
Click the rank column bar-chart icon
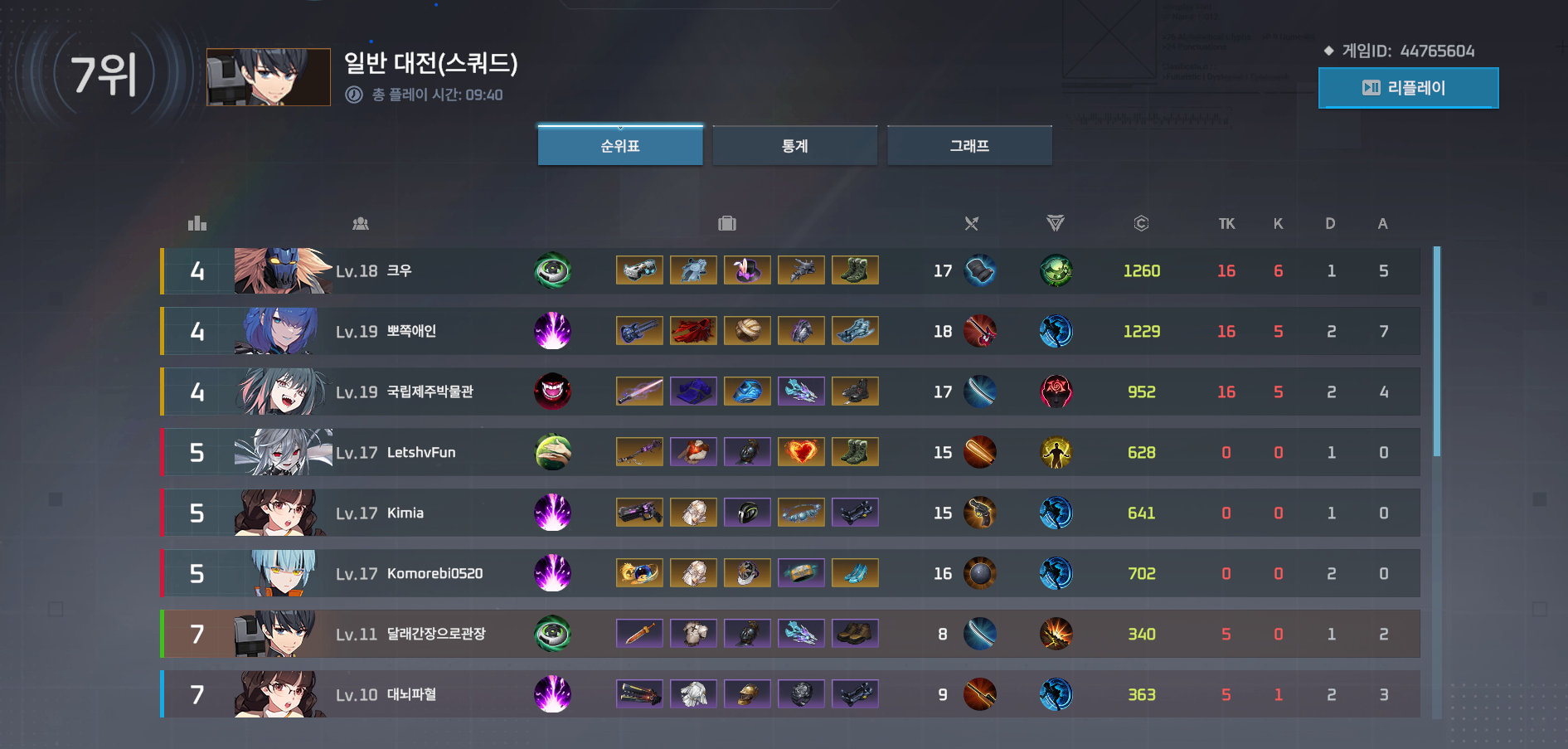[197, 222]
